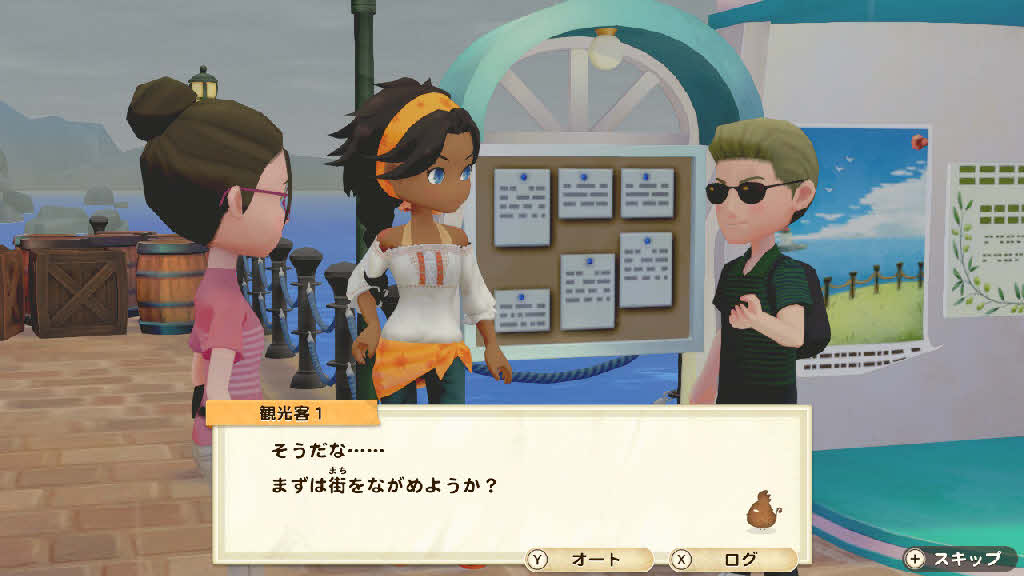Advance dialogue using the chicken continue icon

(762, 510)
